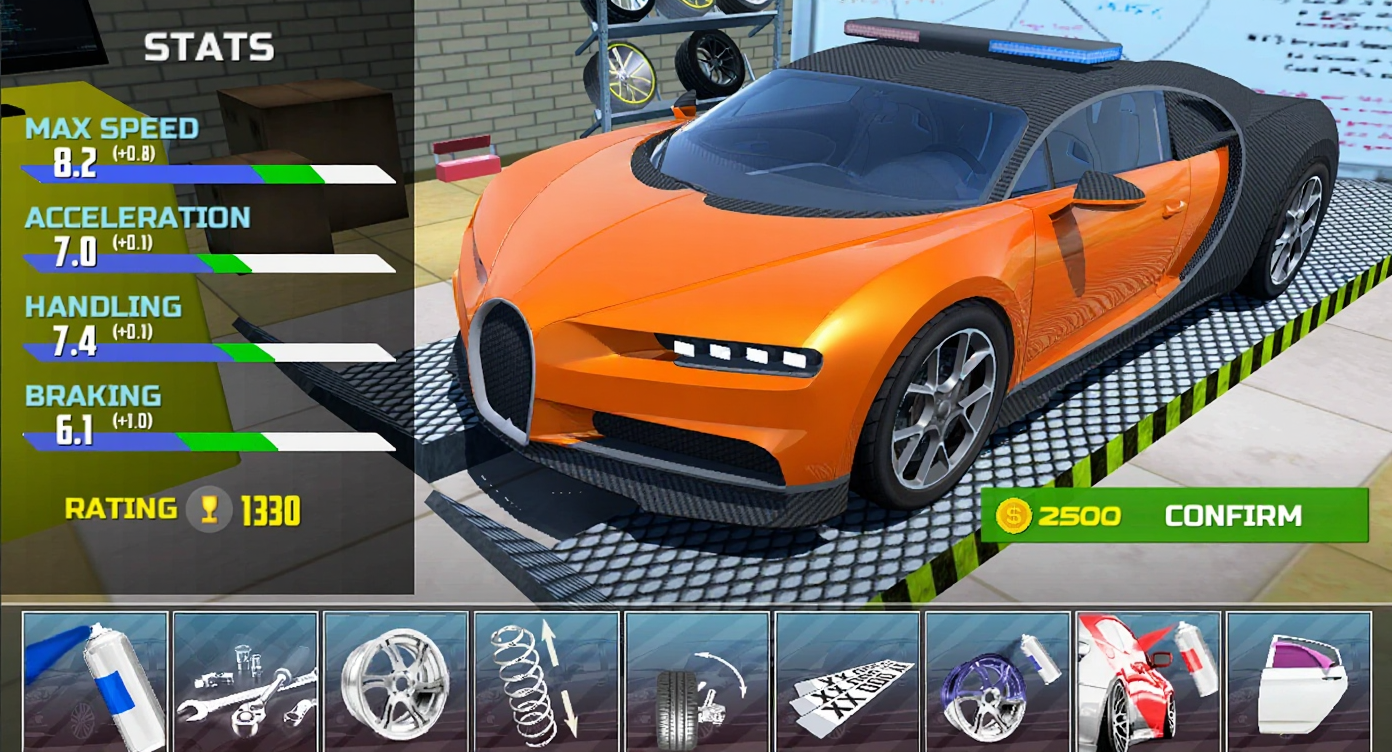The width and height of the screenshot is (1392, 752).
Task: Click the trophy icon next to Rating
Action: tap(206, 511)
